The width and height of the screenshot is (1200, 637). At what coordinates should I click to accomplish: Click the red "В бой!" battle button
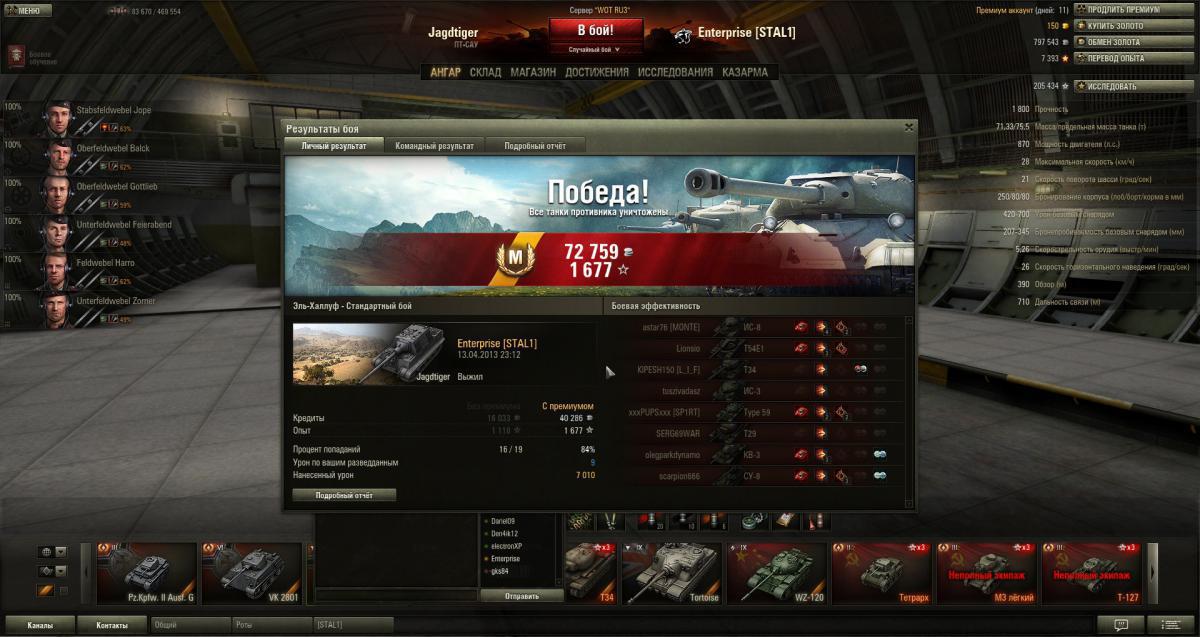[x=588, y=31]
